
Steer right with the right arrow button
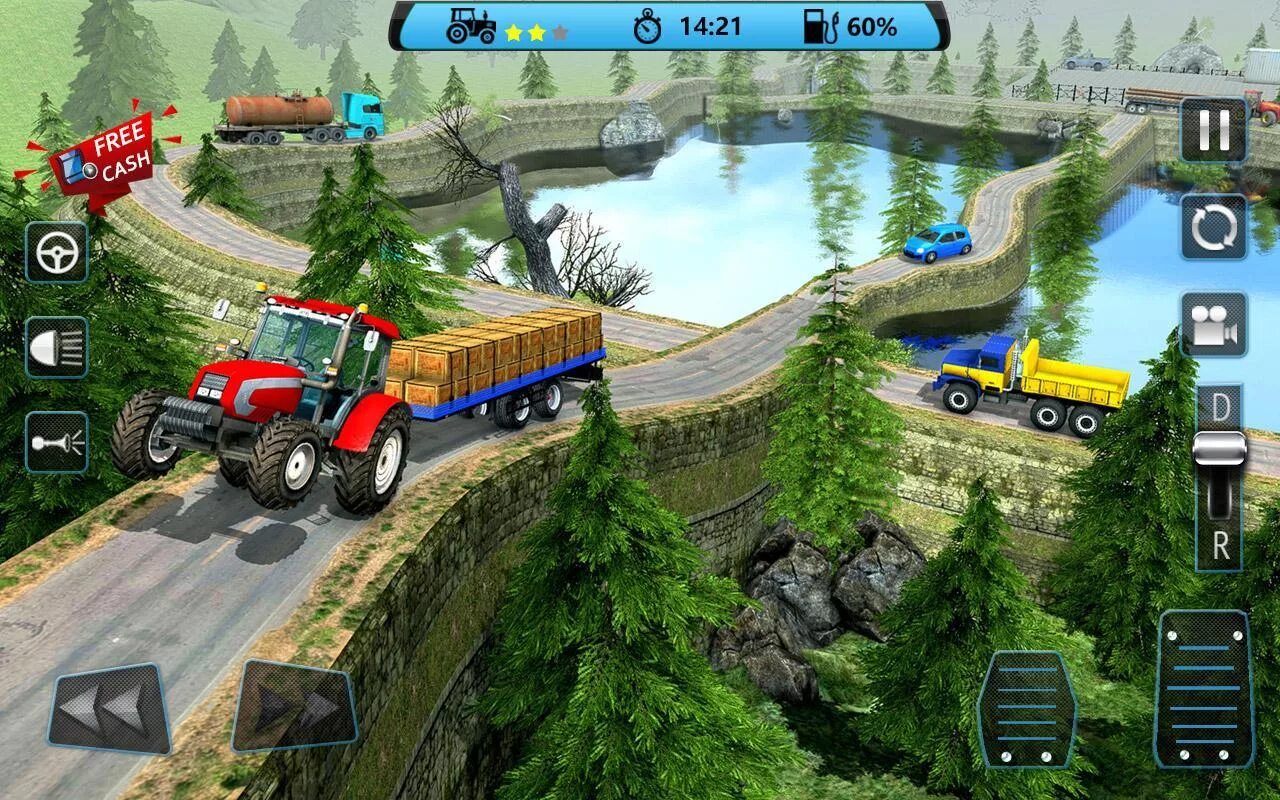(x=295, y=706)
